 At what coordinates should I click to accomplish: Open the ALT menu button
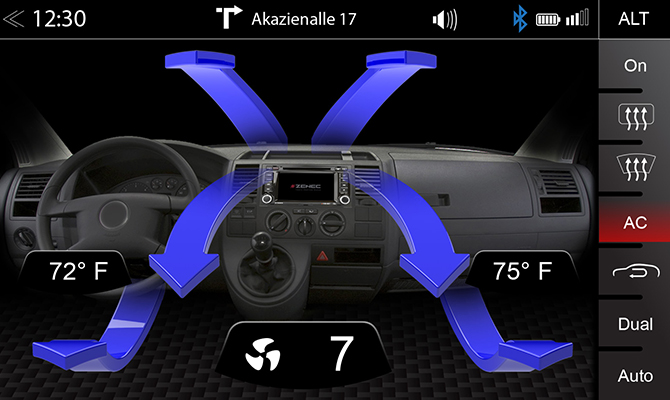634,19
